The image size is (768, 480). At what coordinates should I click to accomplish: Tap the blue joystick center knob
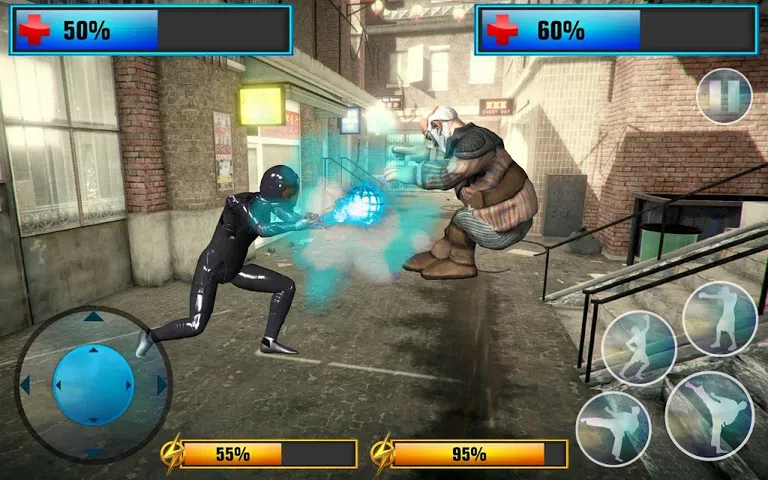92,384
